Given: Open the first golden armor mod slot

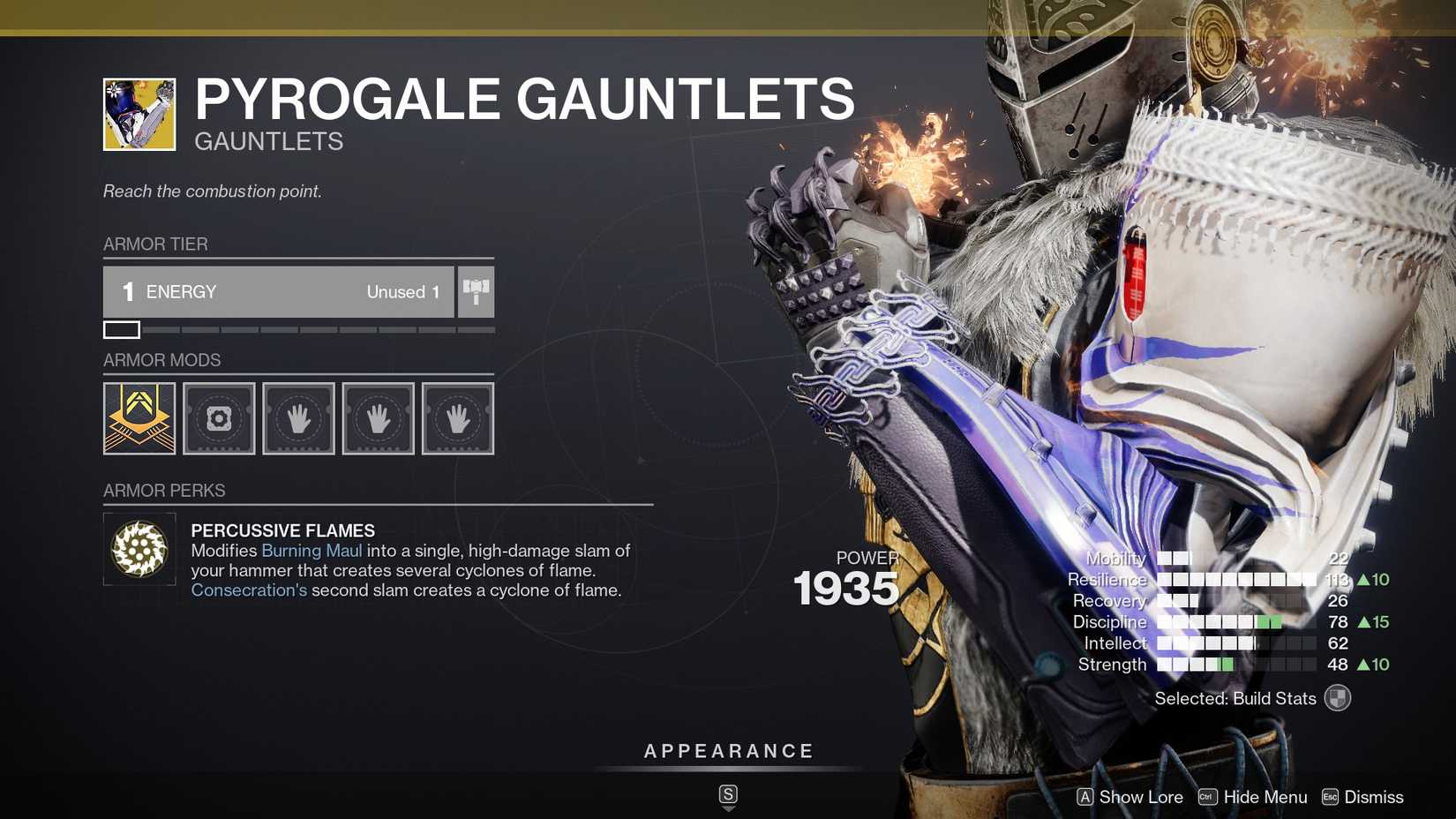Looking at the screenshot, I should (139, 417).
